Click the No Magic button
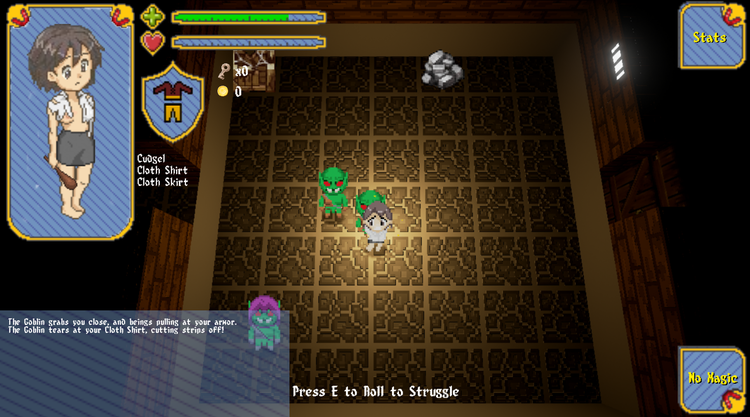This screenshot has height=417, width=750. (x=711, y=379)
